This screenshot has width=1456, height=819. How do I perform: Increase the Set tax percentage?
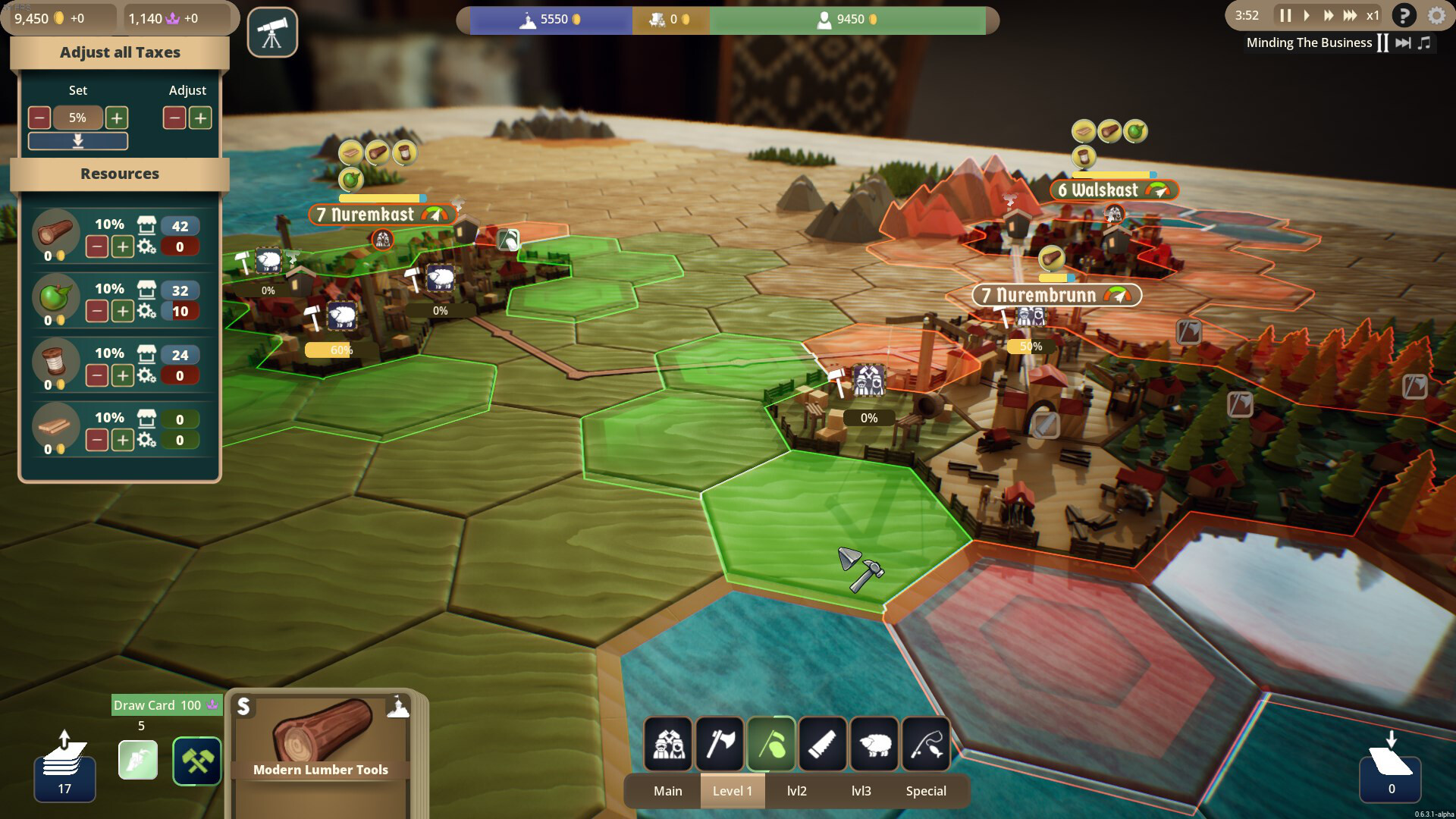(x=116, y=118)
